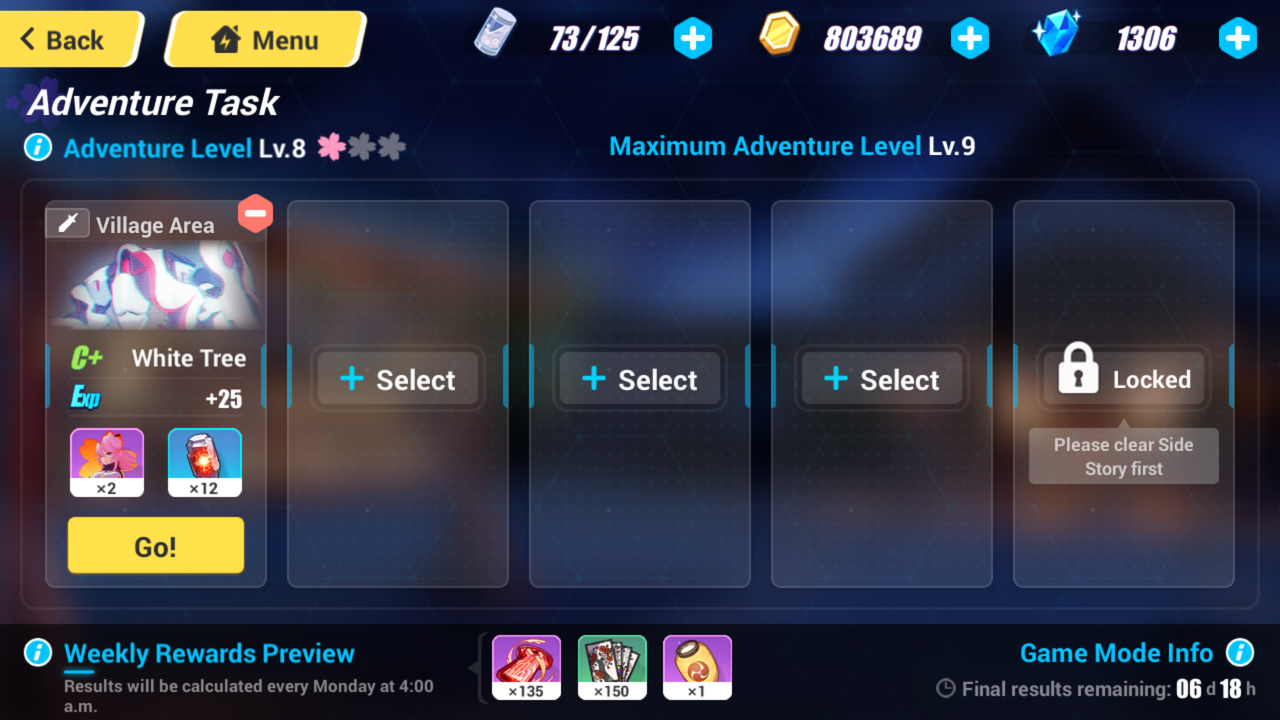
Task: Open the second Select task slot
Action: click(639, 378)
